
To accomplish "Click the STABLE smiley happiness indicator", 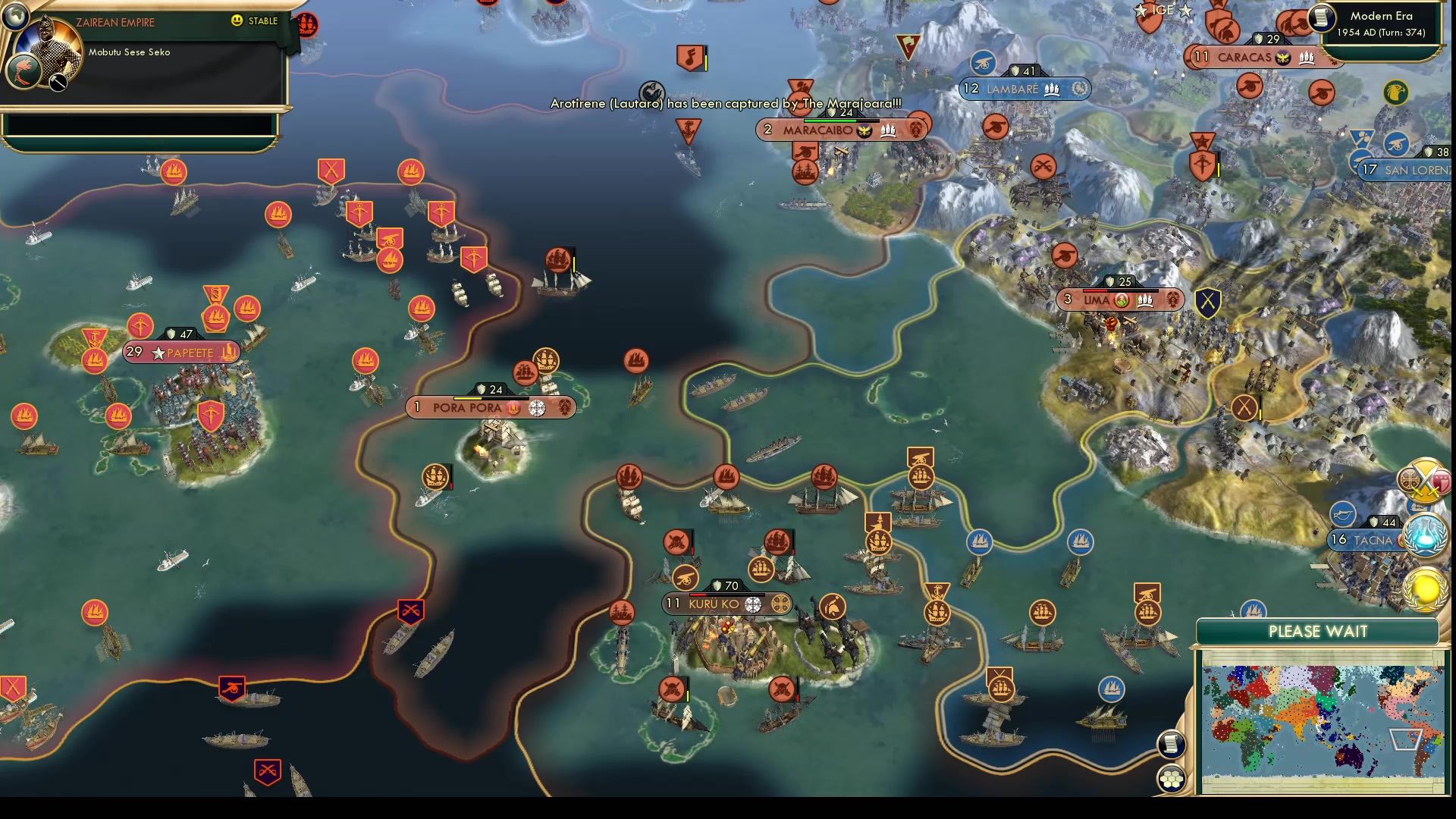I will click(x=238, y=21).
